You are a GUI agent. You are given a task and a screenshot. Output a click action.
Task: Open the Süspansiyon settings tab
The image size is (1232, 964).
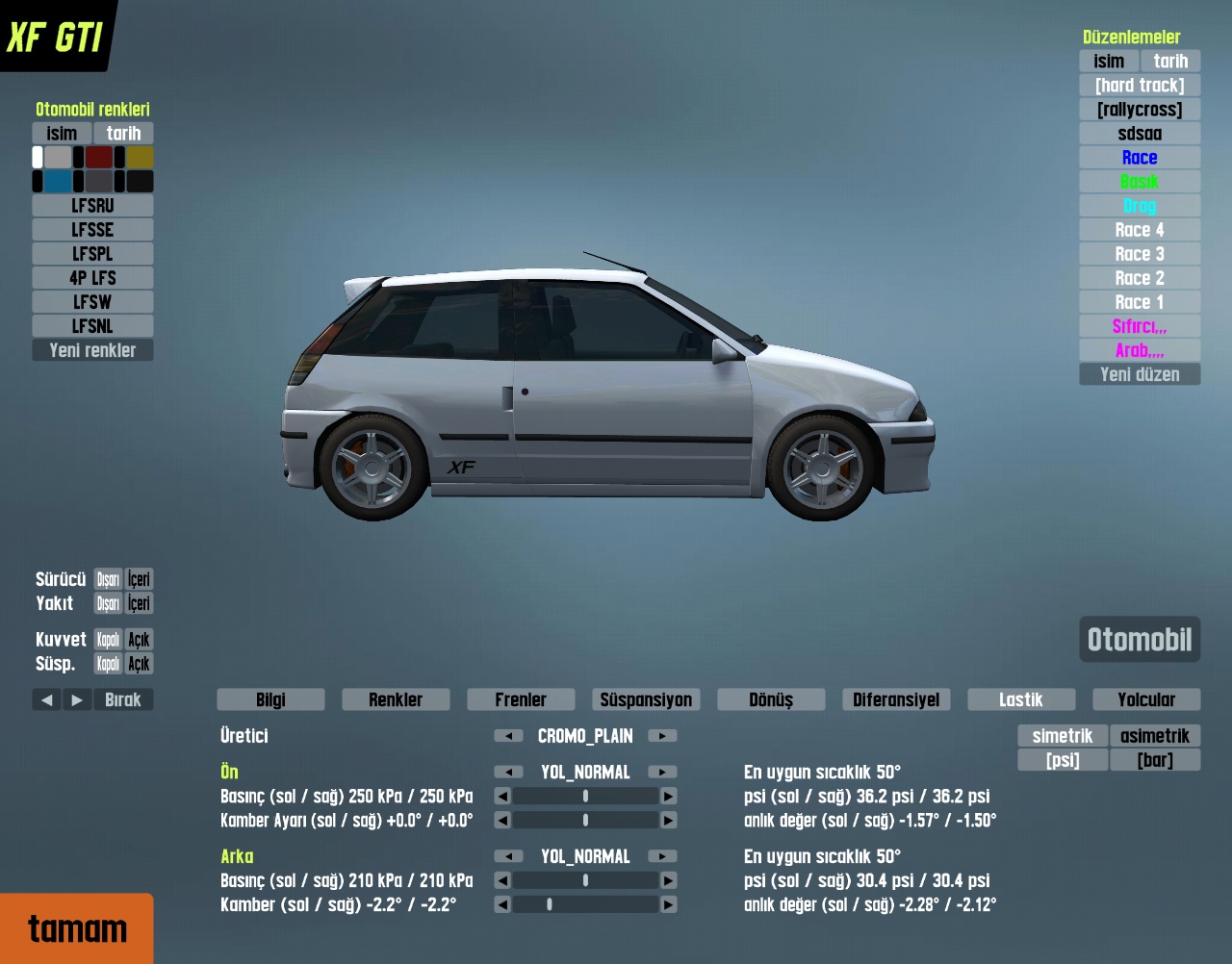point(646,699)
